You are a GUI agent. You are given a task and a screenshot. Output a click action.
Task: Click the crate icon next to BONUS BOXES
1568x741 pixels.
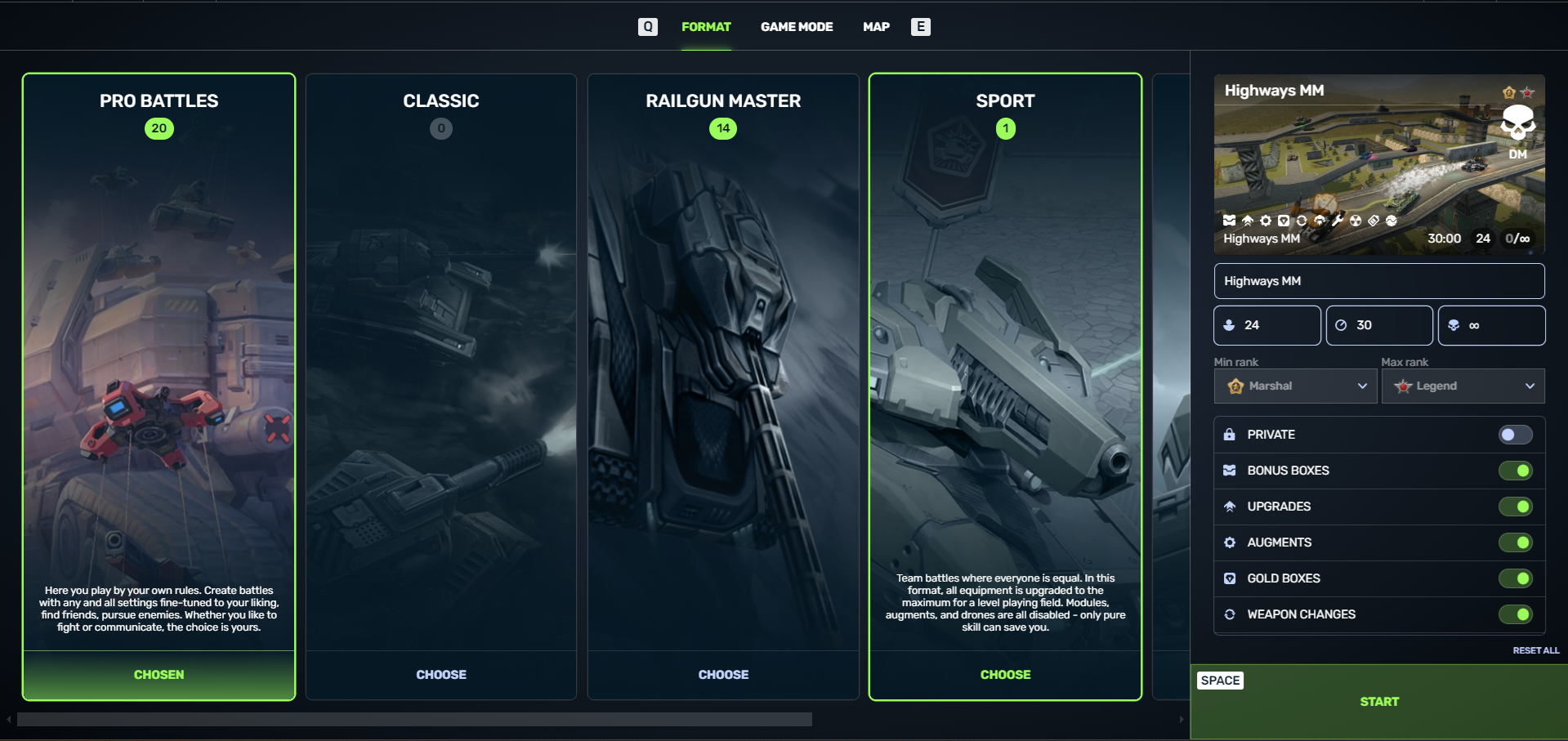click(x=1230, y=470)
